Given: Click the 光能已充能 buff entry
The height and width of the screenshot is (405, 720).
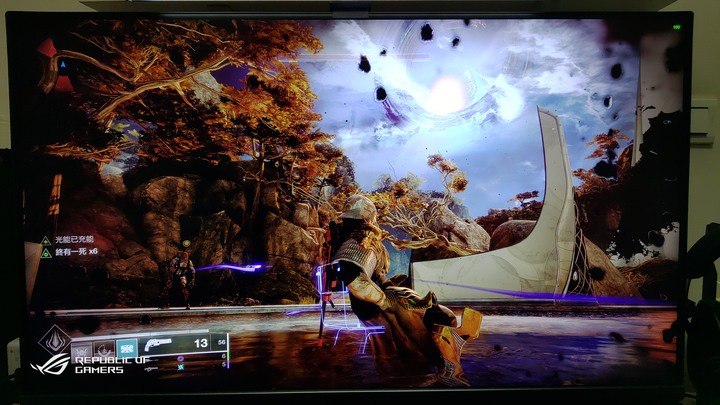Looking at the screenshot, I should coord(73,240).
